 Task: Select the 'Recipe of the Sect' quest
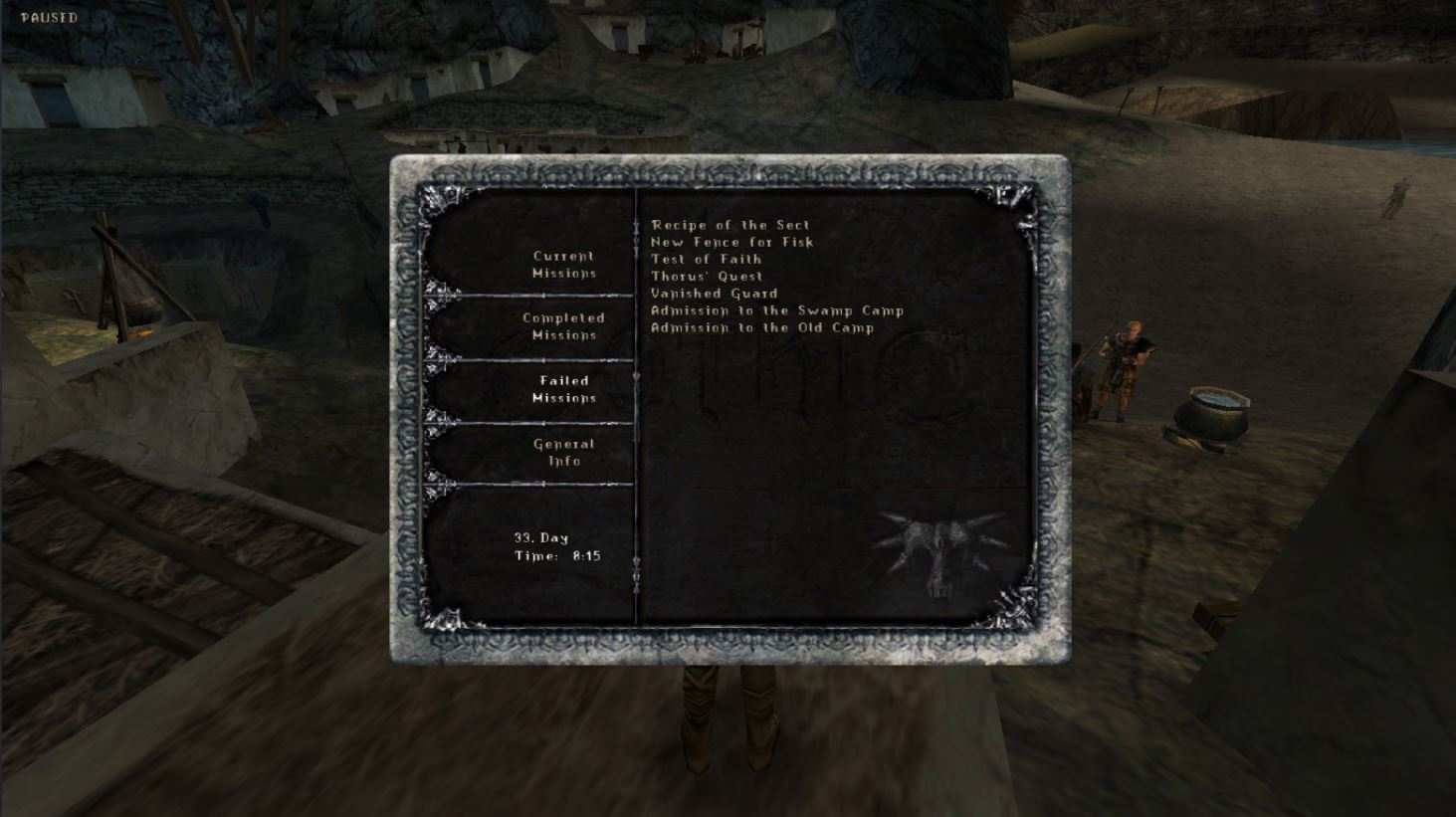click(x=729, y=225)
